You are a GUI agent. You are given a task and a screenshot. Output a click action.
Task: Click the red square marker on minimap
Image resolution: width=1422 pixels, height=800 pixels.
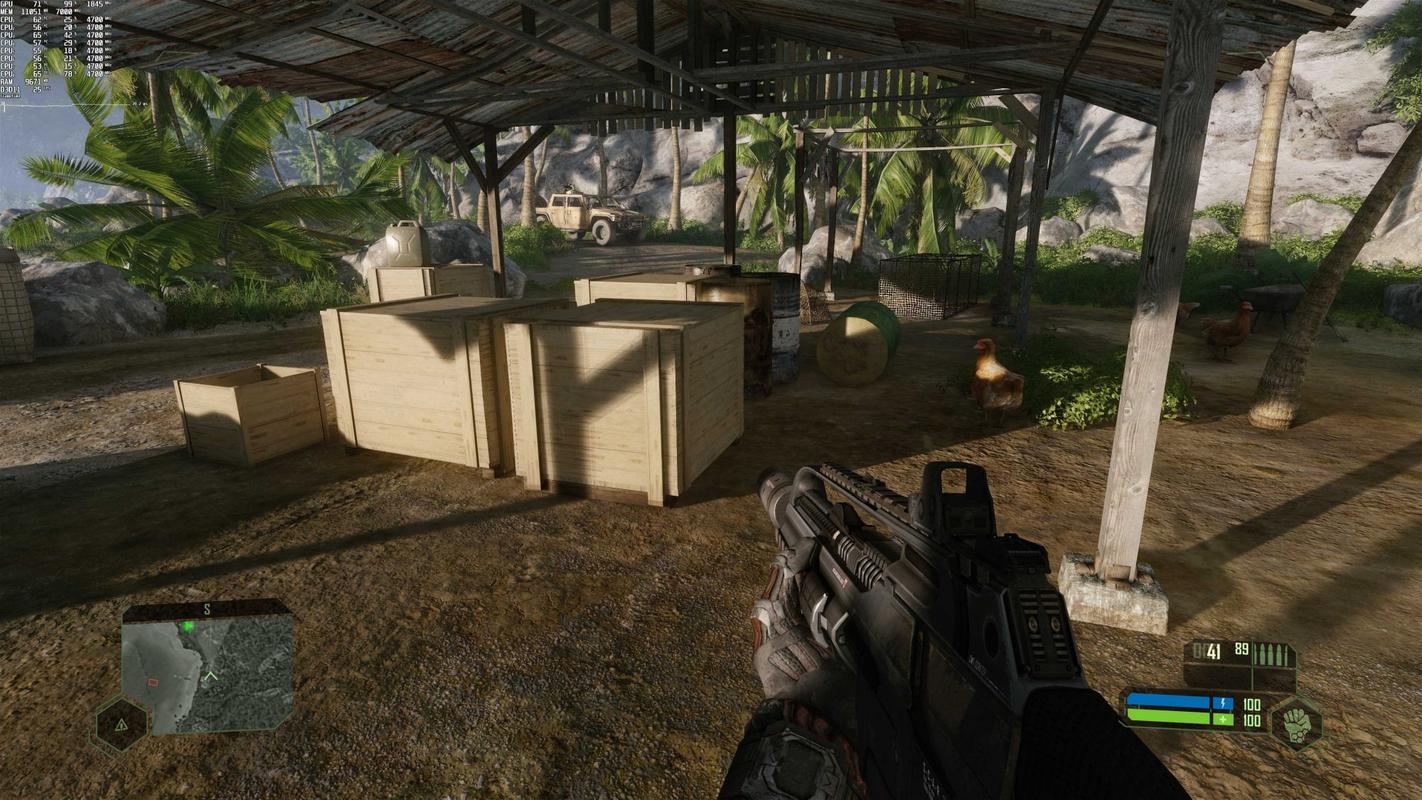(153, 682)
